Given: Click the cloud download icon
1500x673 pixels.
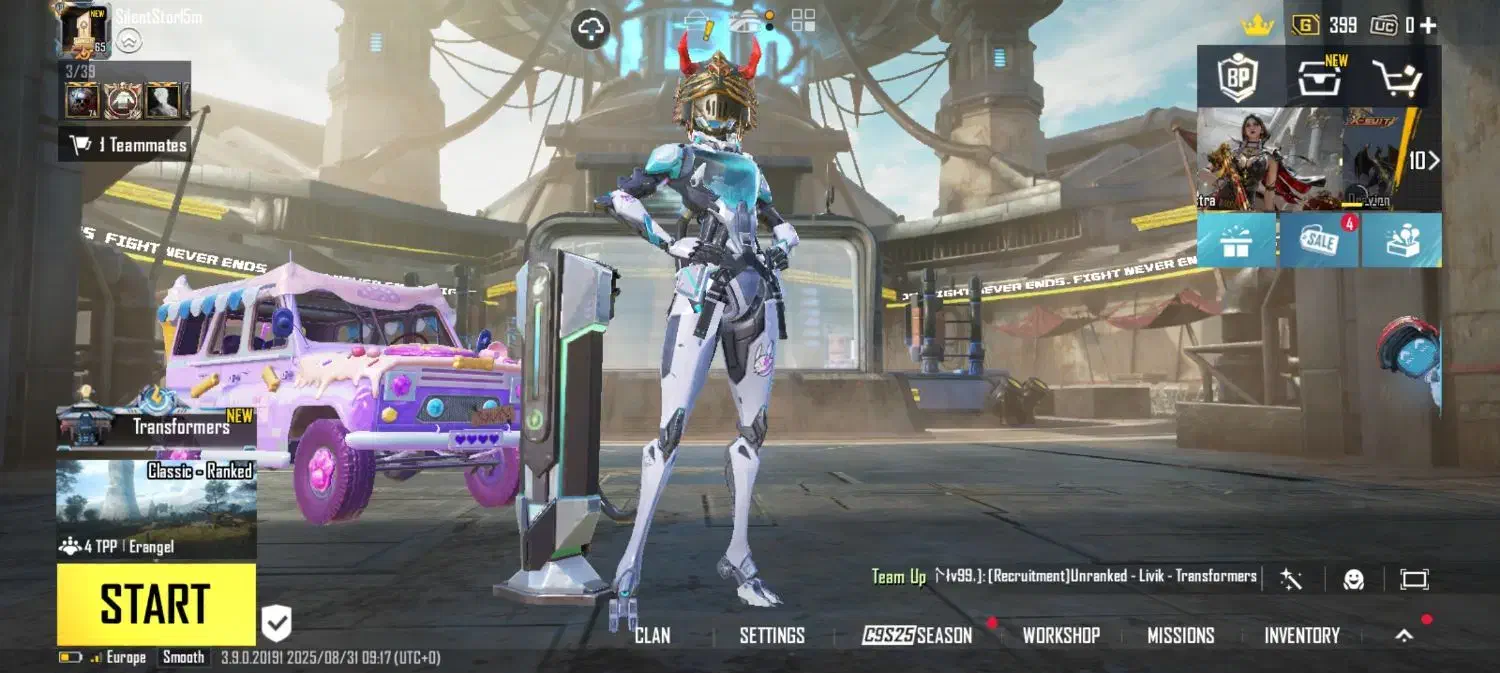Looking at the screenshot, I should (591, 30).
